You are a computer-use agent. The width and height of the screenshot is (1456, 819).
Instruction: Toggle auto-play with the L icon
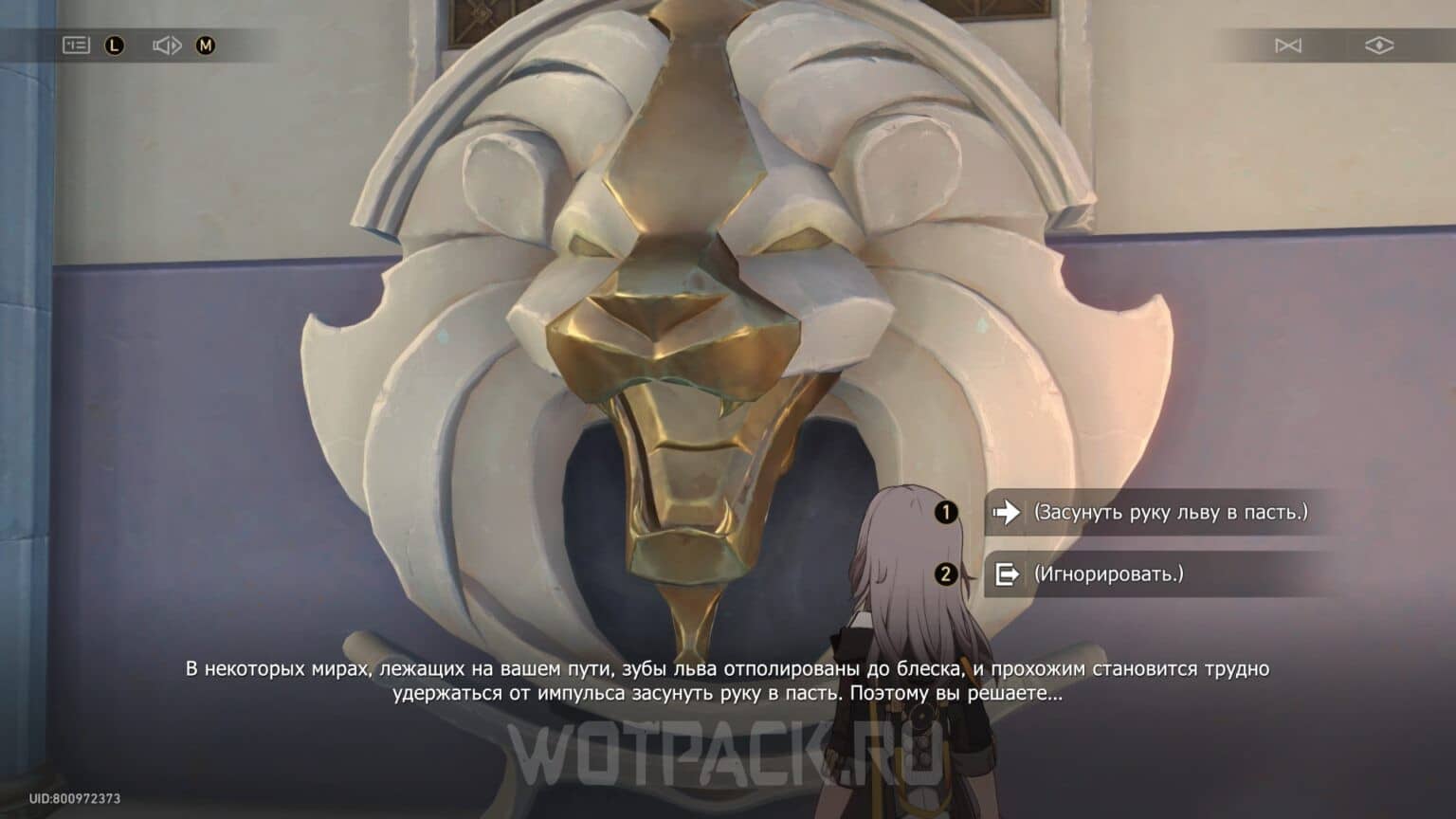tap(114, 44)
